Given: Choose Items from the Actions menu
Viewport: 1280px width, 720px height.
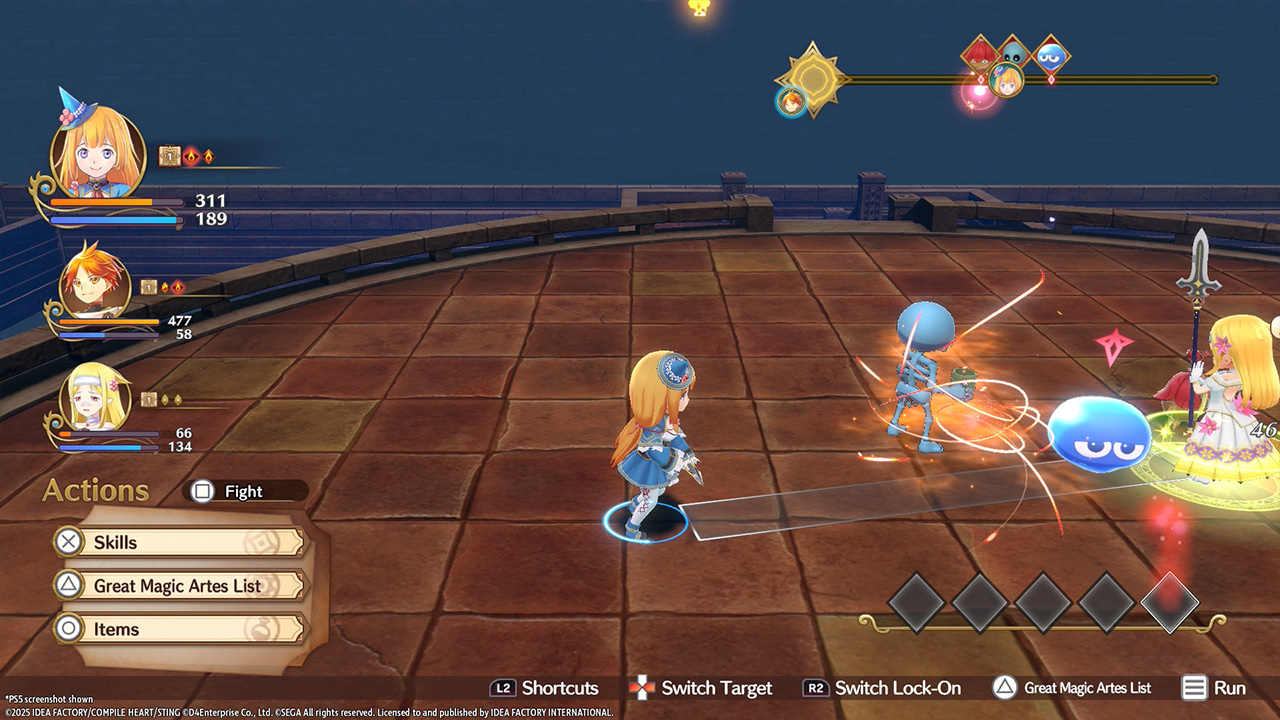Looking at the screenshot, I should coord(178,629).
